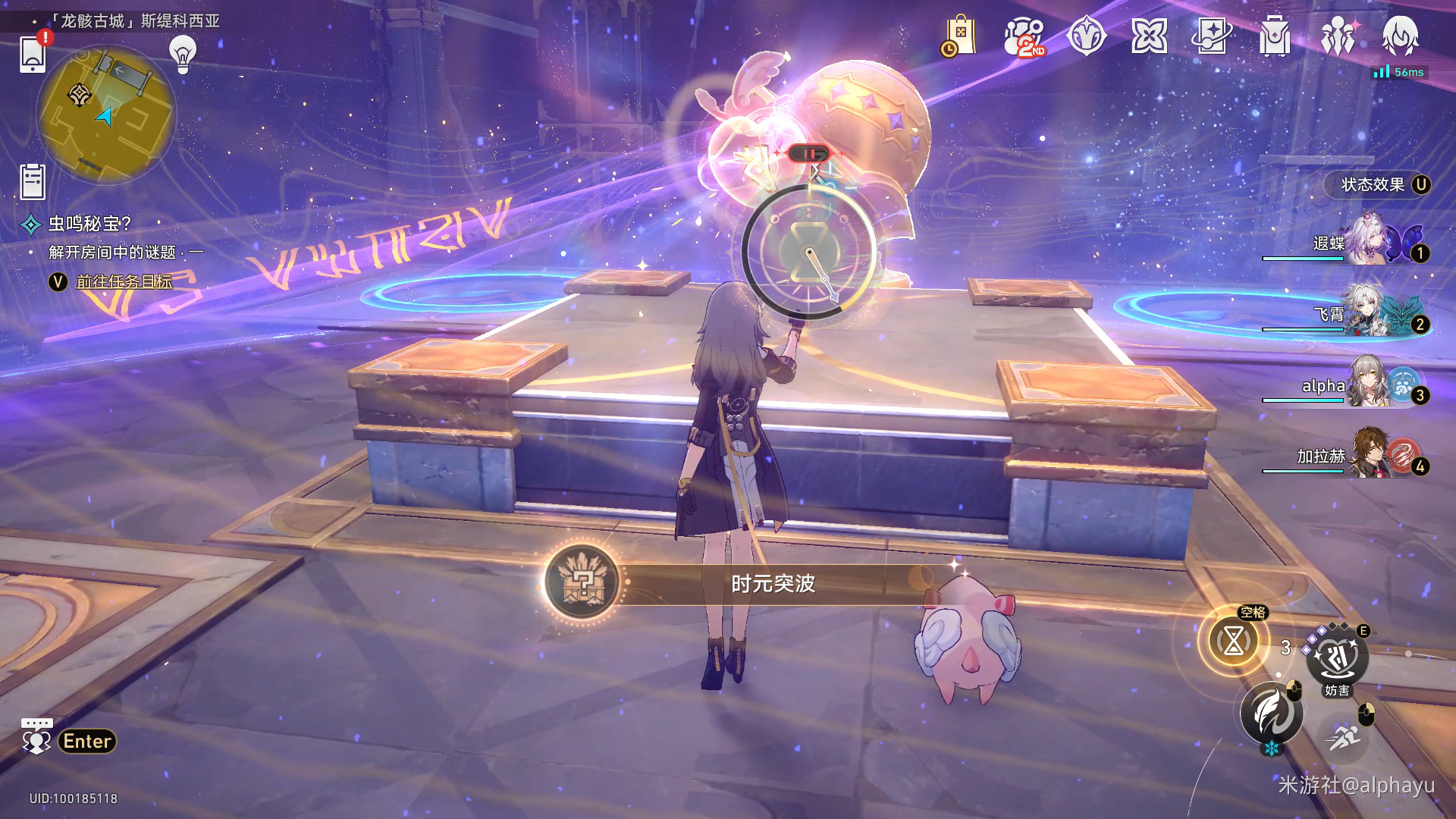Open the circular minimap

point(106,115)
